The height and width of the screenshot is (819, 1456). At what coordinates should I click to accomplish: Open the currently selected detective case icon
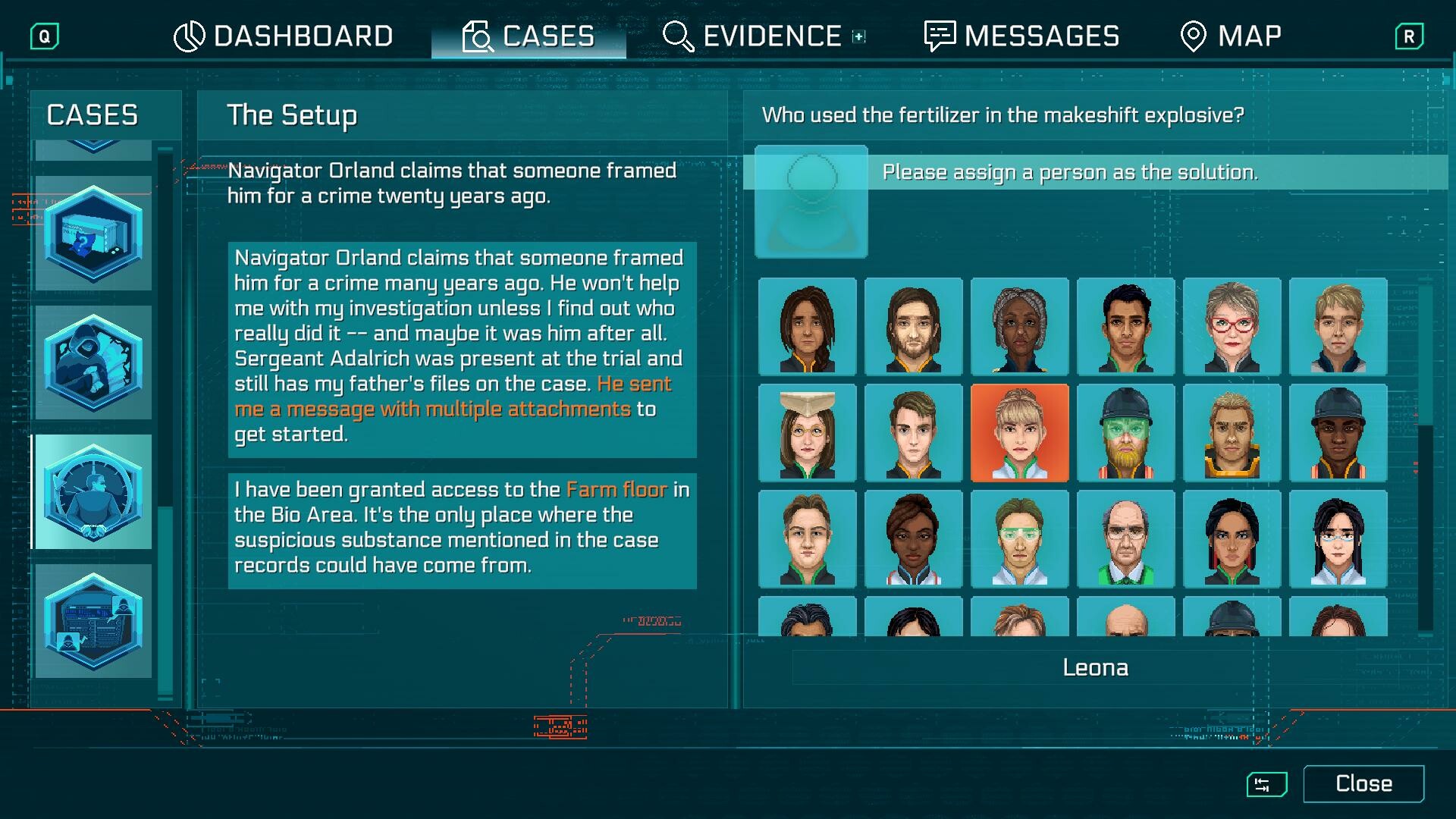click(x=93, y=491)
